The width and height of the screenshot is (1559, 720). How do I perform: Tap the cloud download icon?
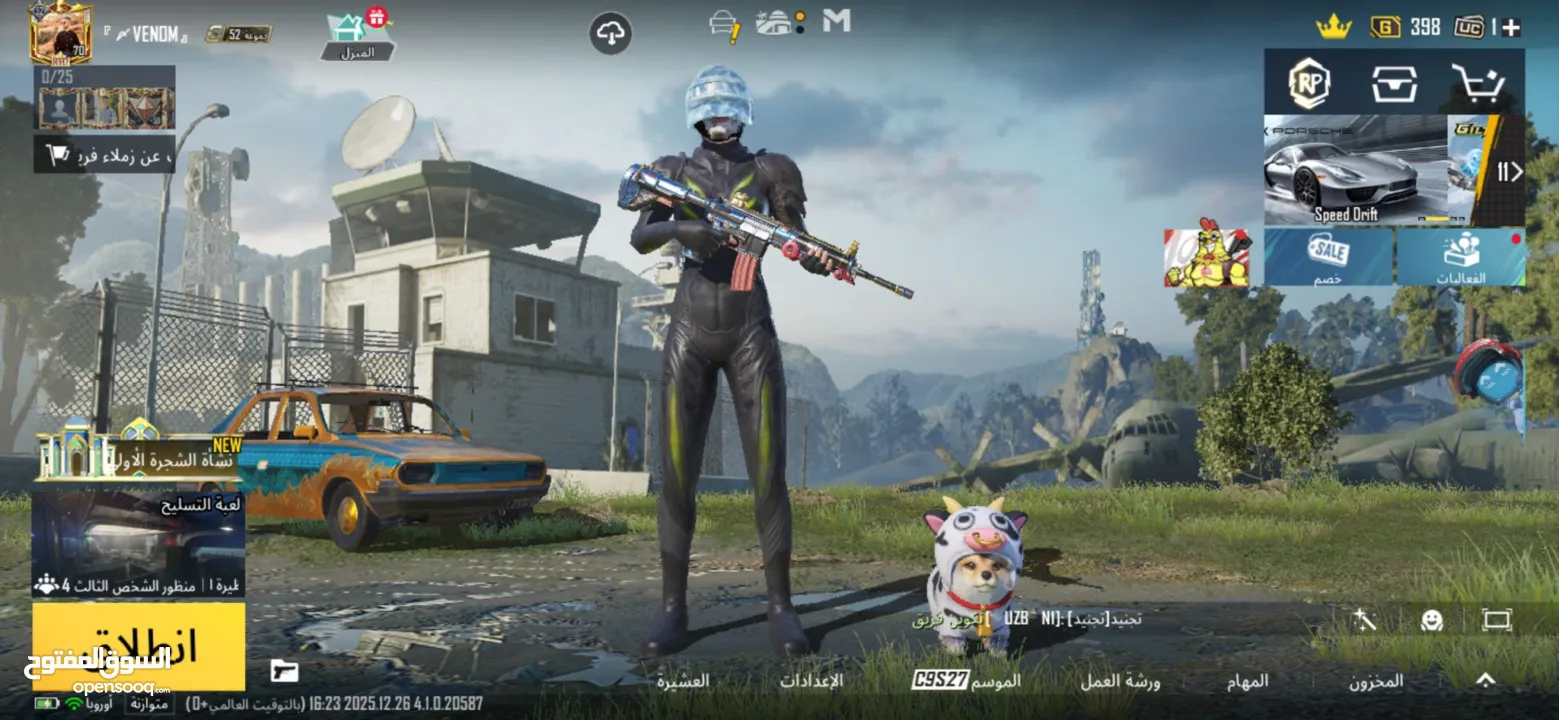[610, 34]
